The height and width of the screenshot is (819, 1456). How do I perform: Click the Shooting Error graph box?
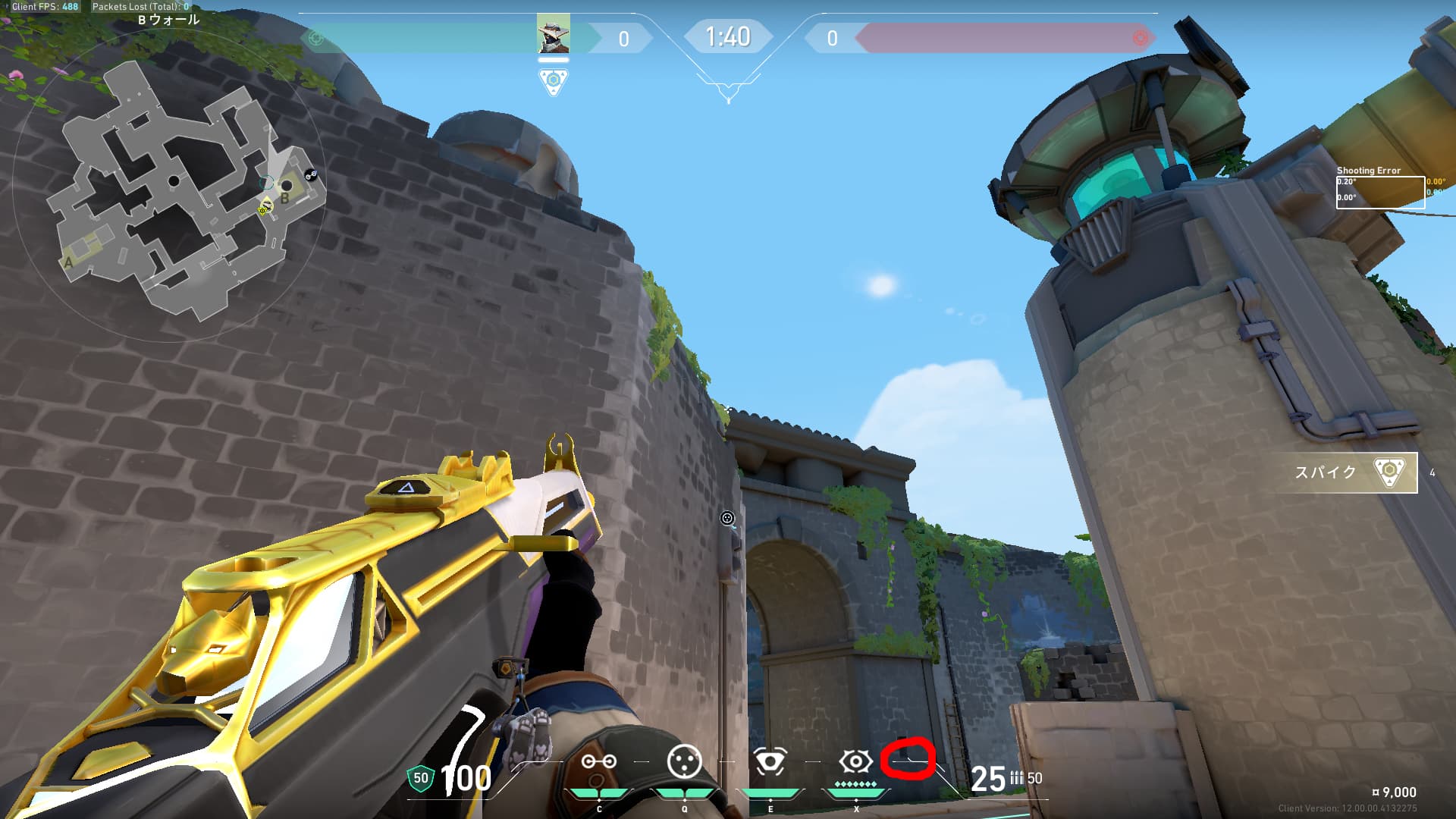click(x=1379, y=192)
